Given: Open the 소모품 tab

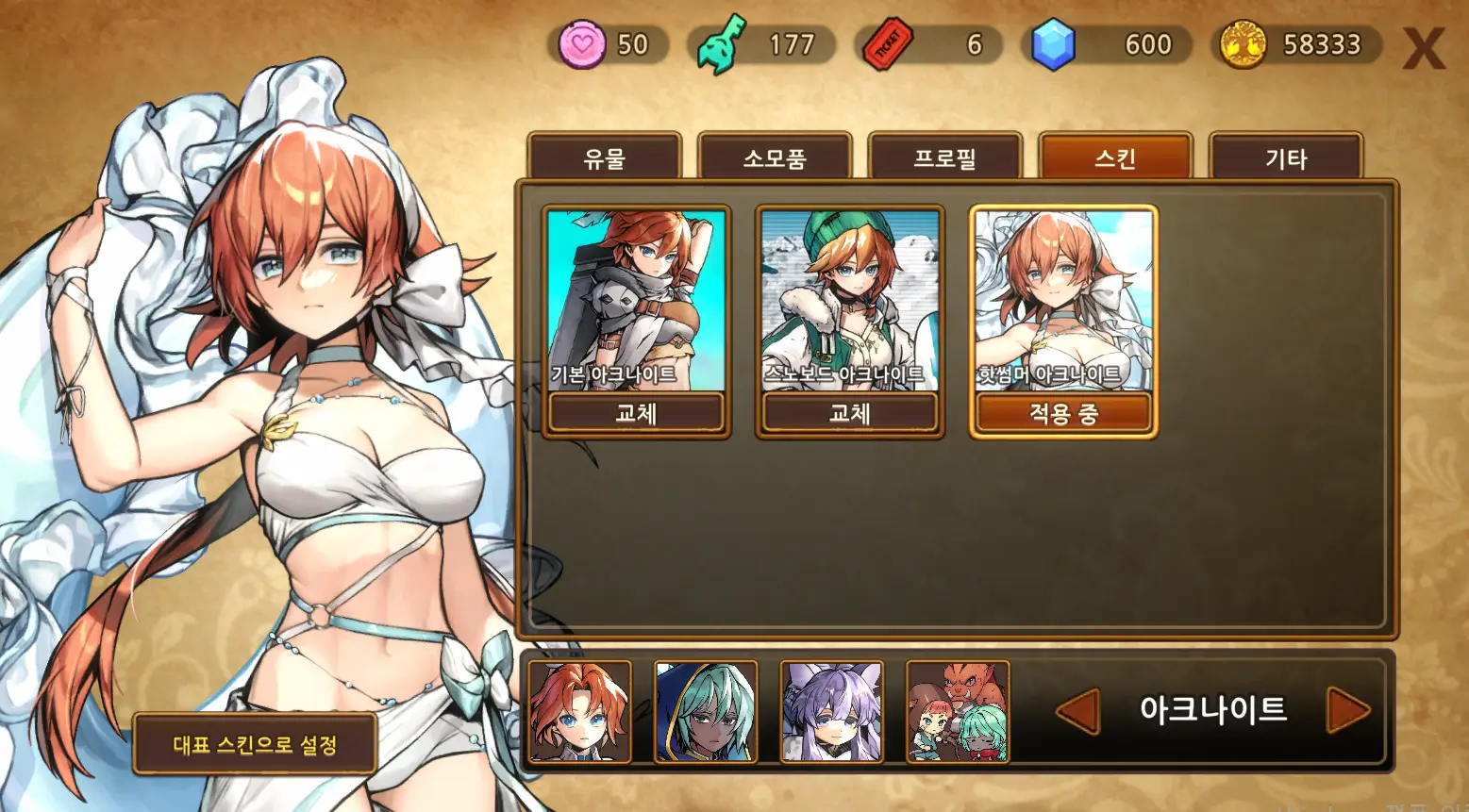Looking at the screenshot, I should (775, 157).
